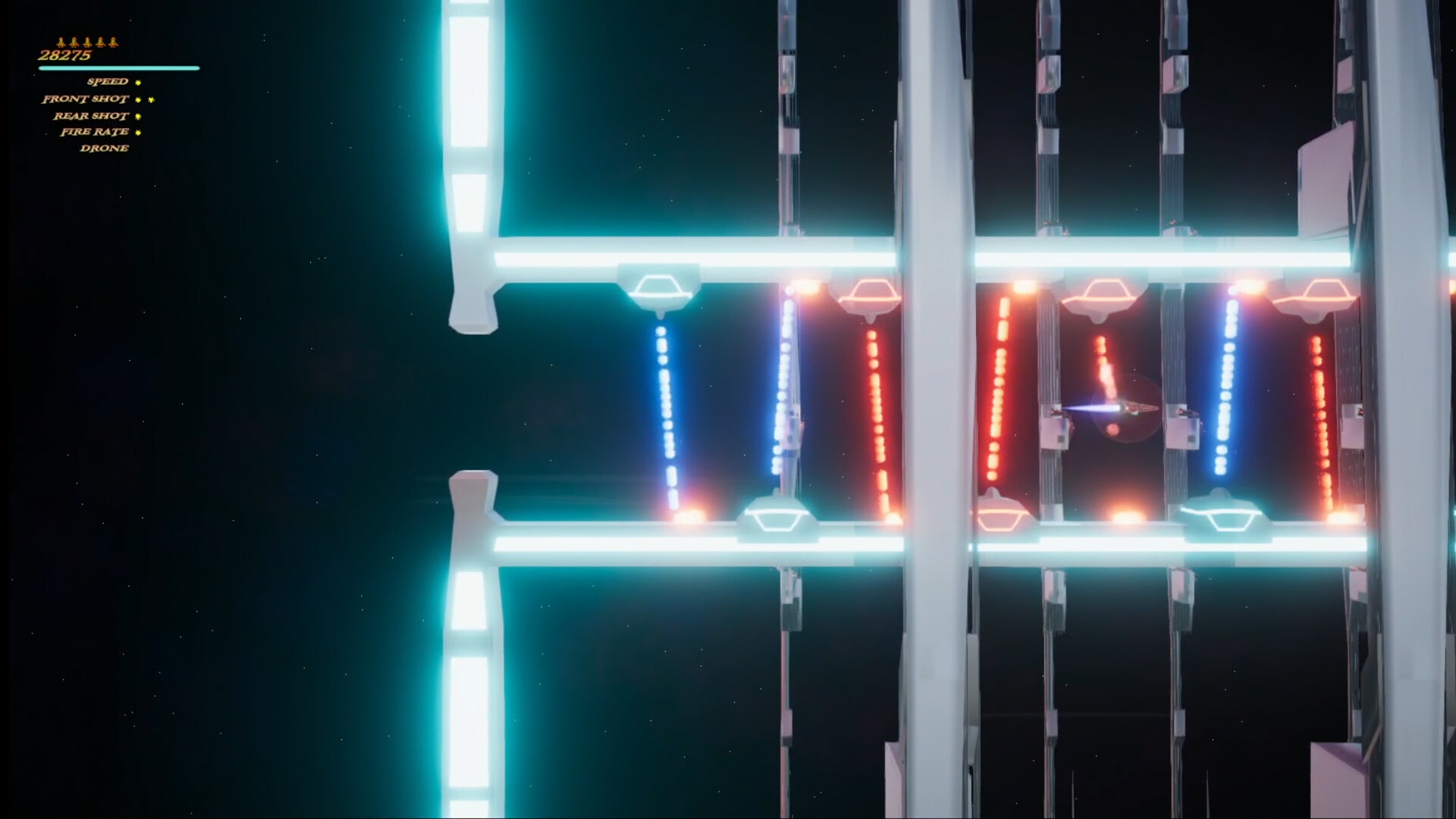Select the DRONE label in the HUD
The height and width of the screenshot is (819, 1456).
105,148
